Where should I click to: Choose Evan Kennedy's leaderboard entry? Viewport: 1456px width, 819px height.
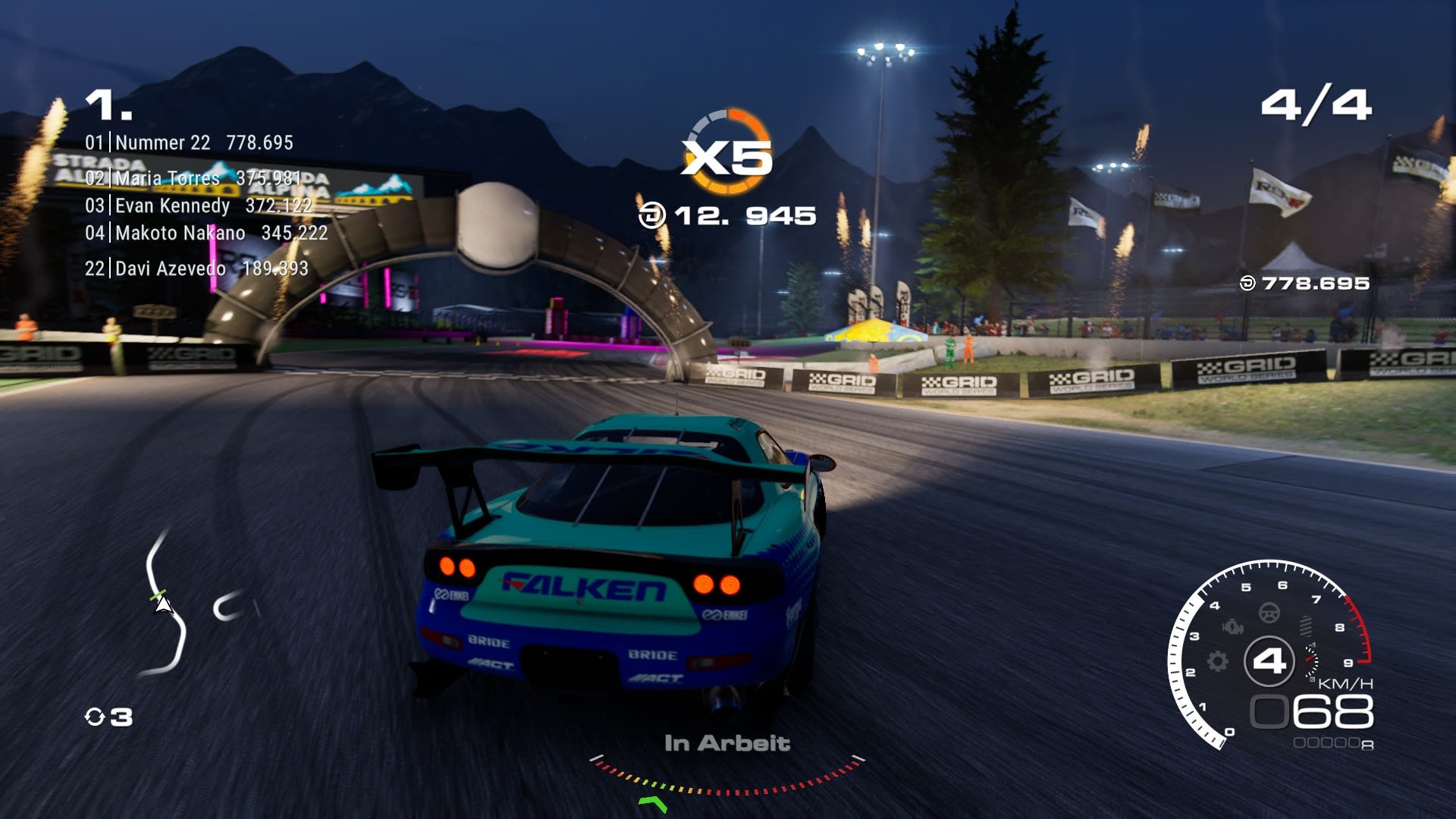[x=198, y=206]
